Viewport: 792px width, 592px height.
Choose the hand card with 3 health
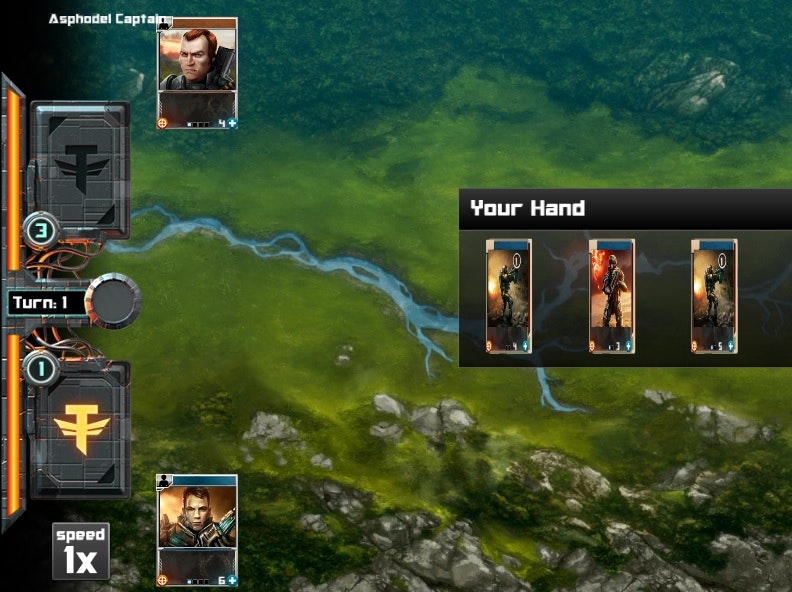coord(611,296)
